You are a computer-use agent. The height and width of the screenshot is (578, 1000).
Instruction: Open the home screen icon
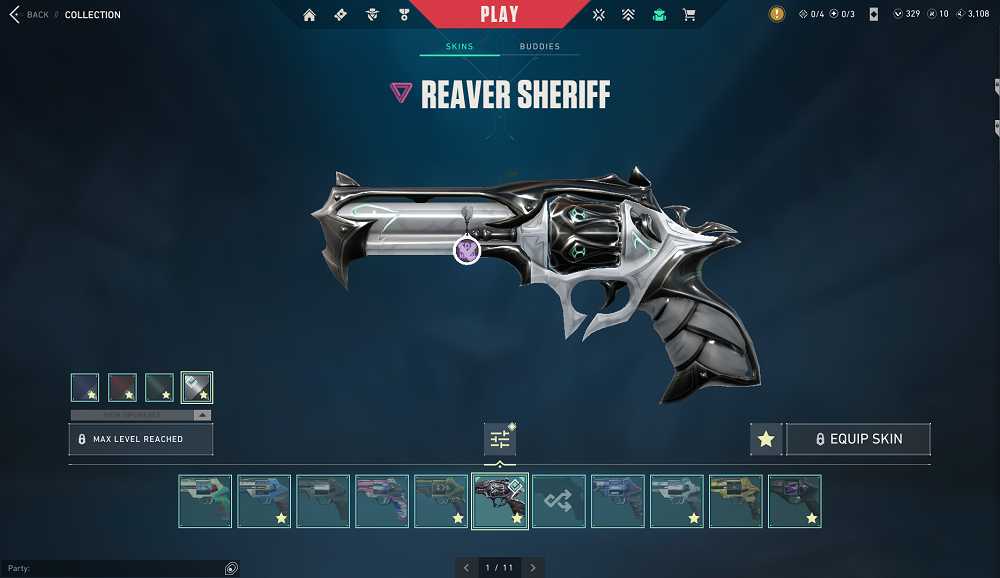coord(309,15)
